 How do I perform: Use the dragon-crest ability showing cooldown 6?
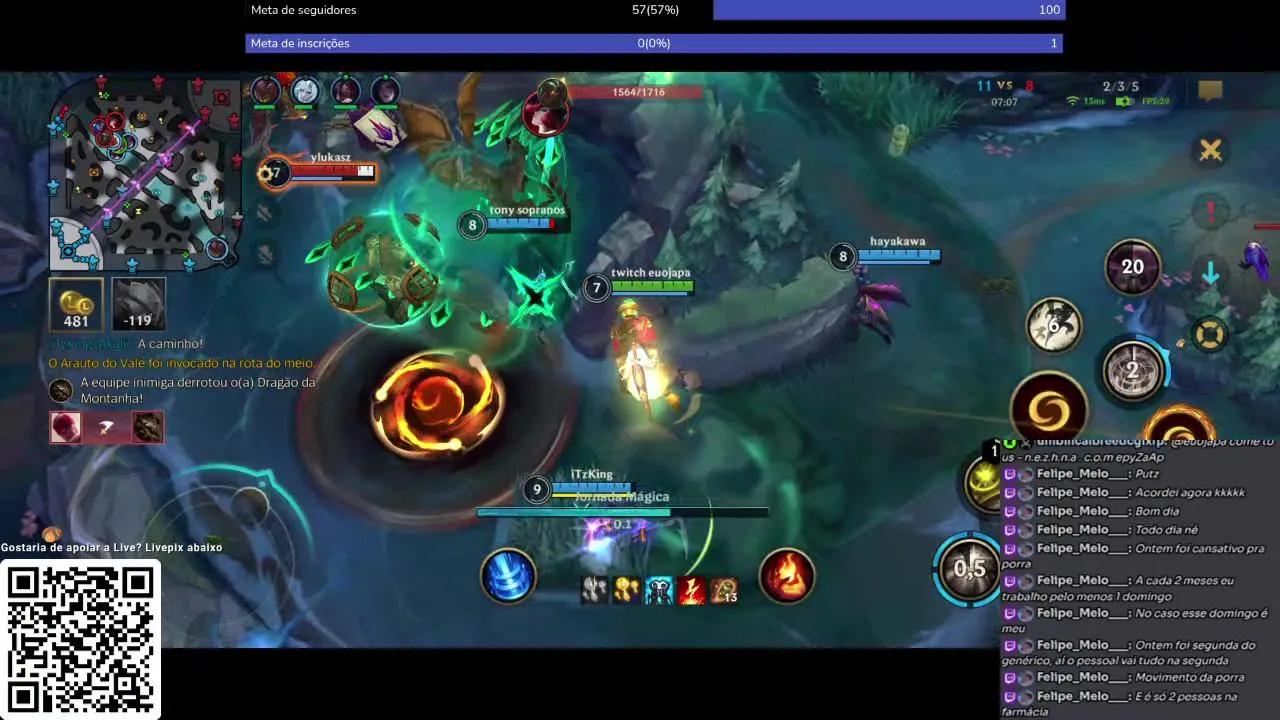[x=1054, y=326]
